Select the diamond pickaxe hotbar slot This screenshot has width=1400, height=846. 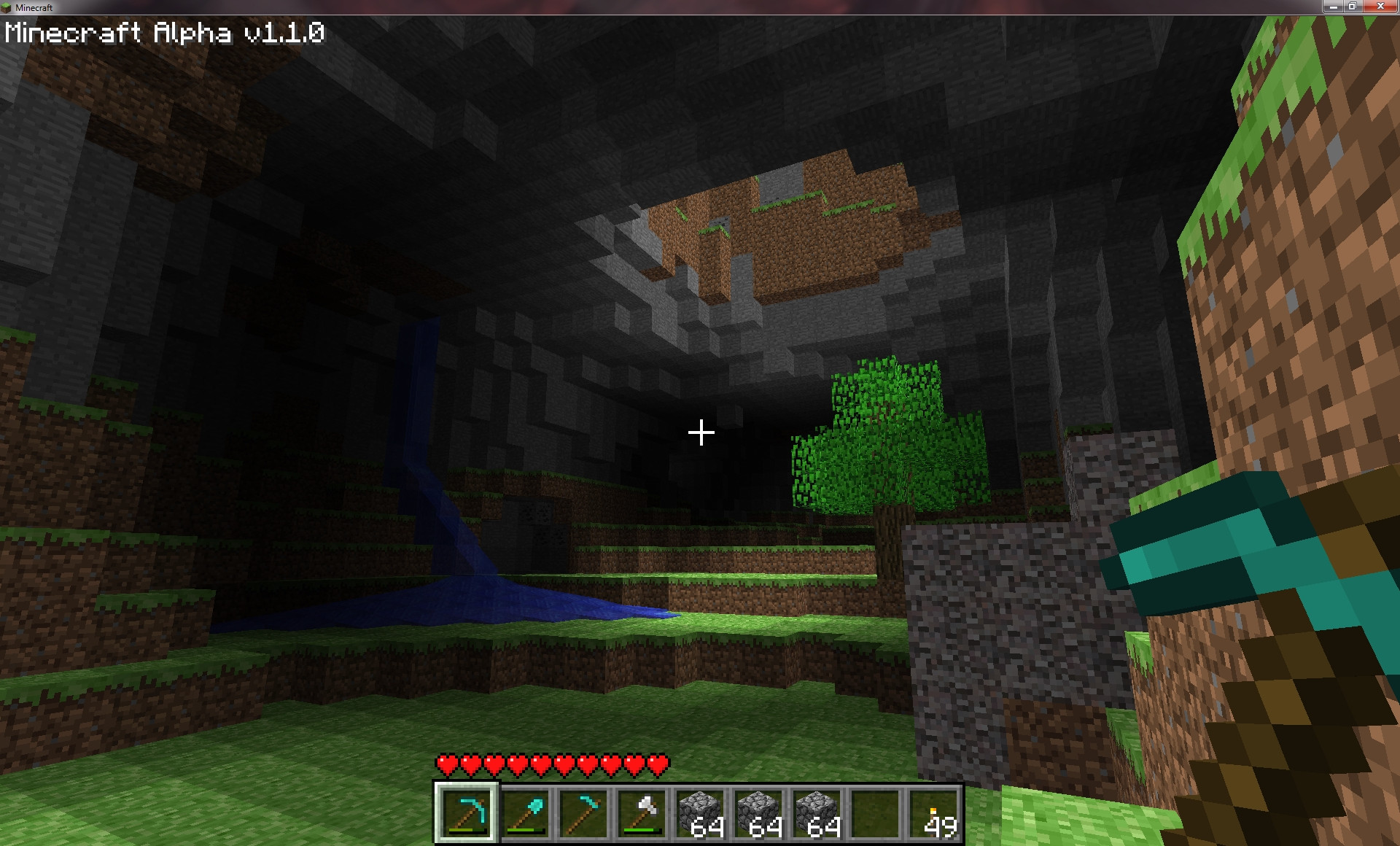pyautogui.click(x=467, y=812)
